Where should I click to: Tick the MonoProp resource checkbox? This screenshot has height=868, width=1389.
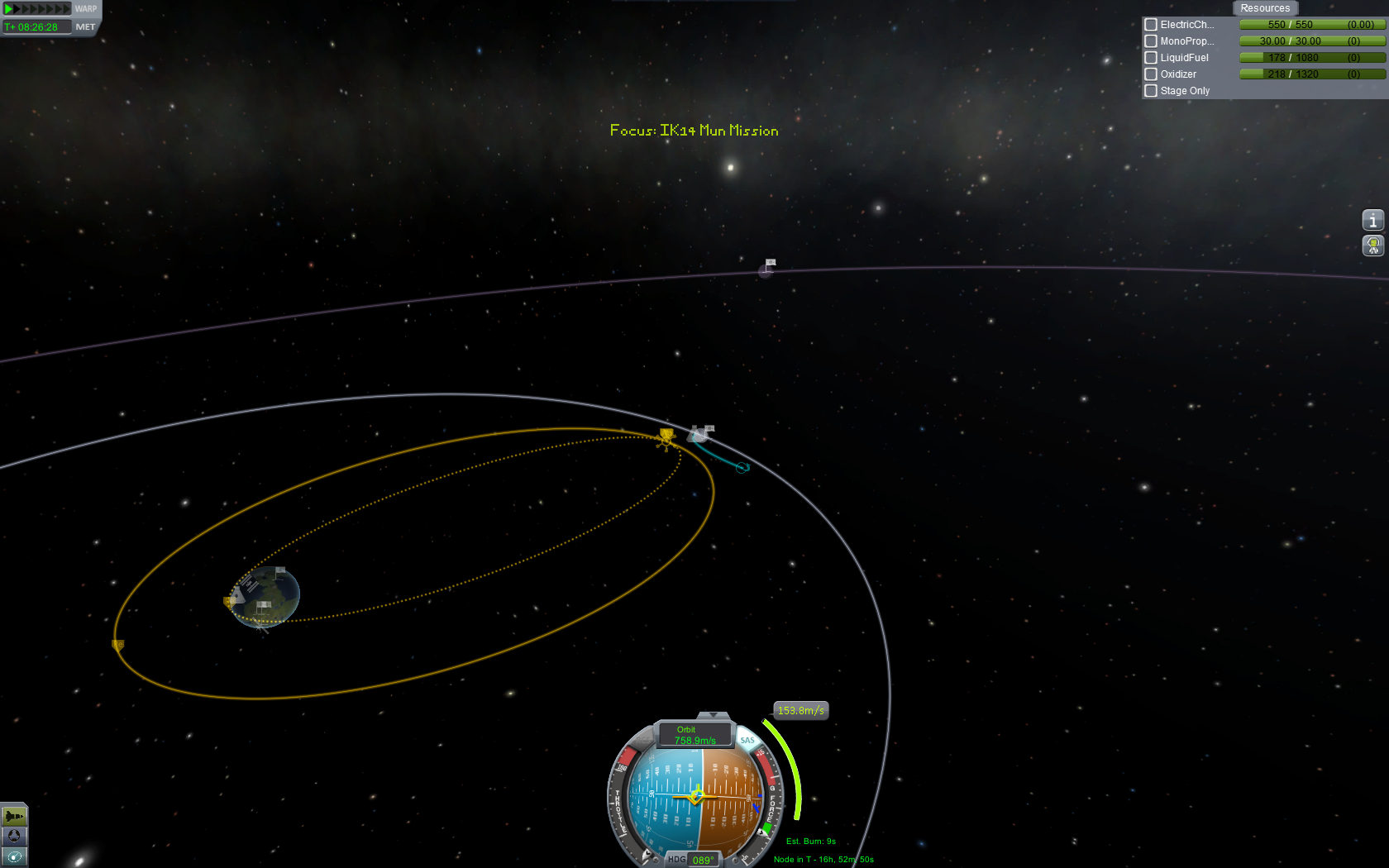tap(1150, 41)
